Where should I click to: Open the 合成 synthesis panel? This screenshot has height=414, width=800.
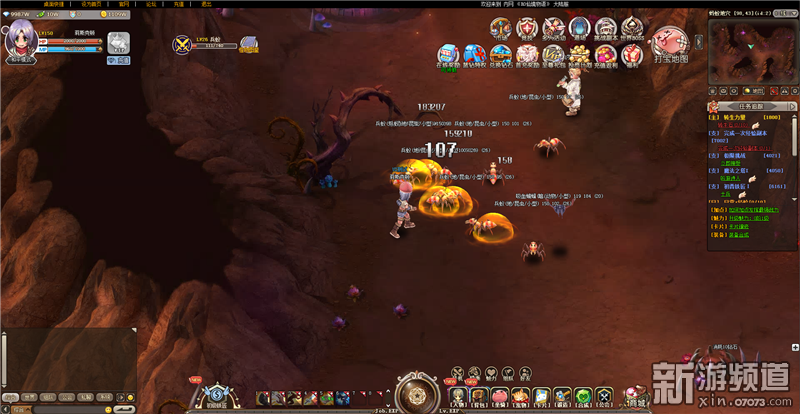point(584,398)
